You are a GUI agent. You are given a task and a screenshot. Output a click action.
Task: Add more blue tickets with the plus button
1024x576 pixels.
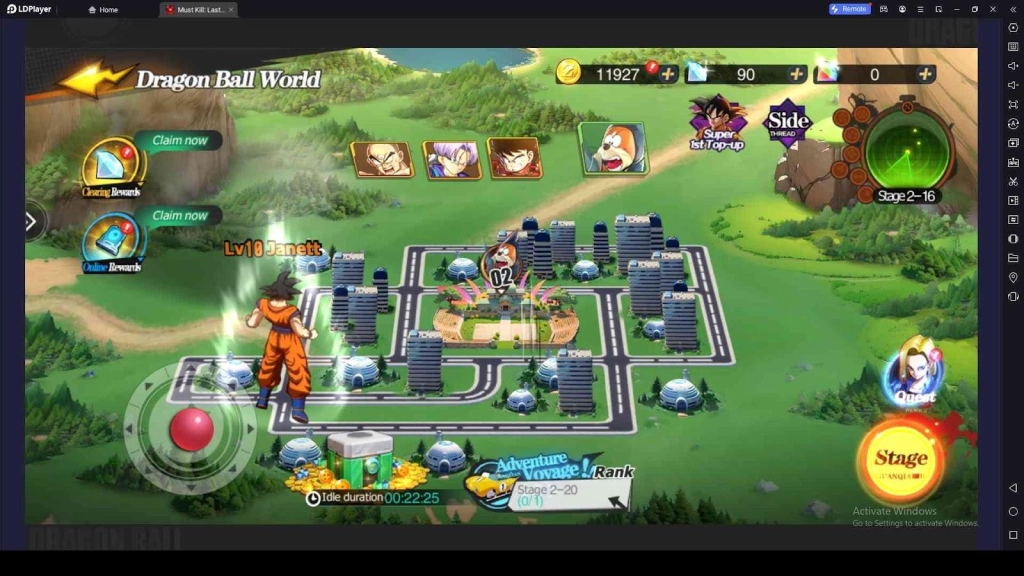coord(796,74)
